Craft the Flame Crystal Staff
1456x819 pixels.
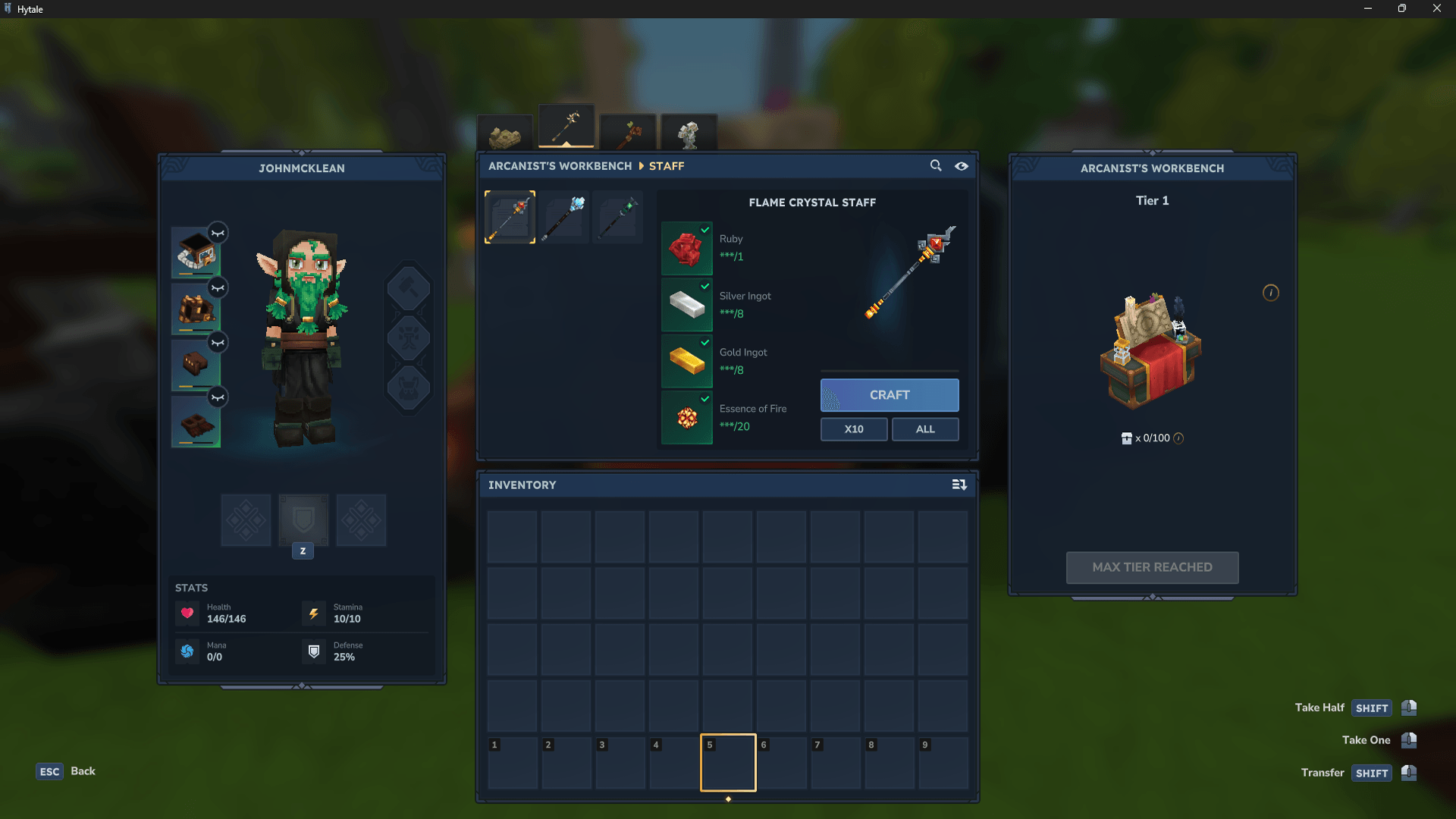(x=889, y=395)
